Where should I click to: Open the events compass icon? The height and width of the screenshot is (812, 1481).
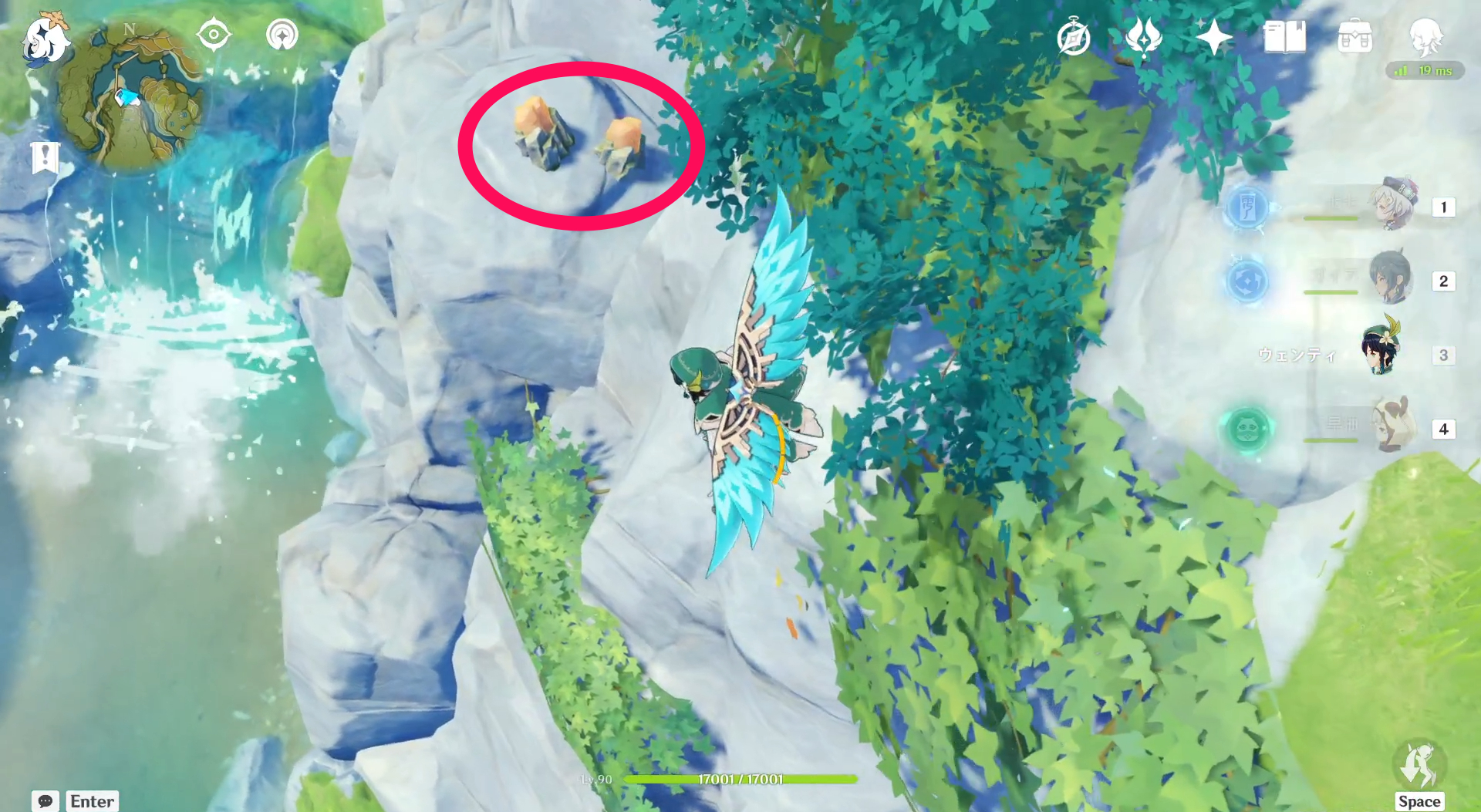tap(1074, 38)
